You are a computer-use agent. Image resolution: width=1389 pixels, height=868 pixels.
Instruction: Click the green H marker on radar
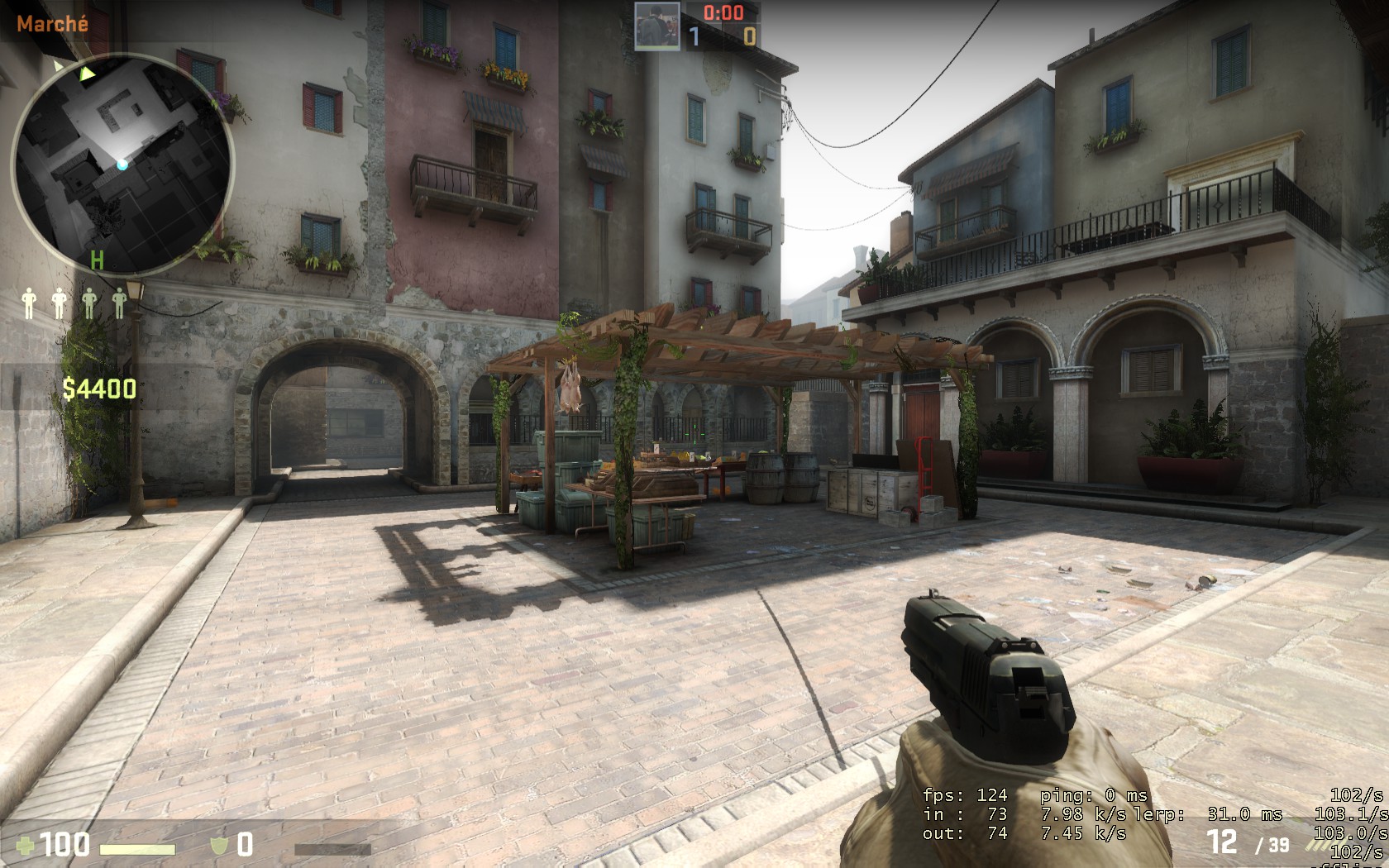pyautogui.click(x=97, y=261)
